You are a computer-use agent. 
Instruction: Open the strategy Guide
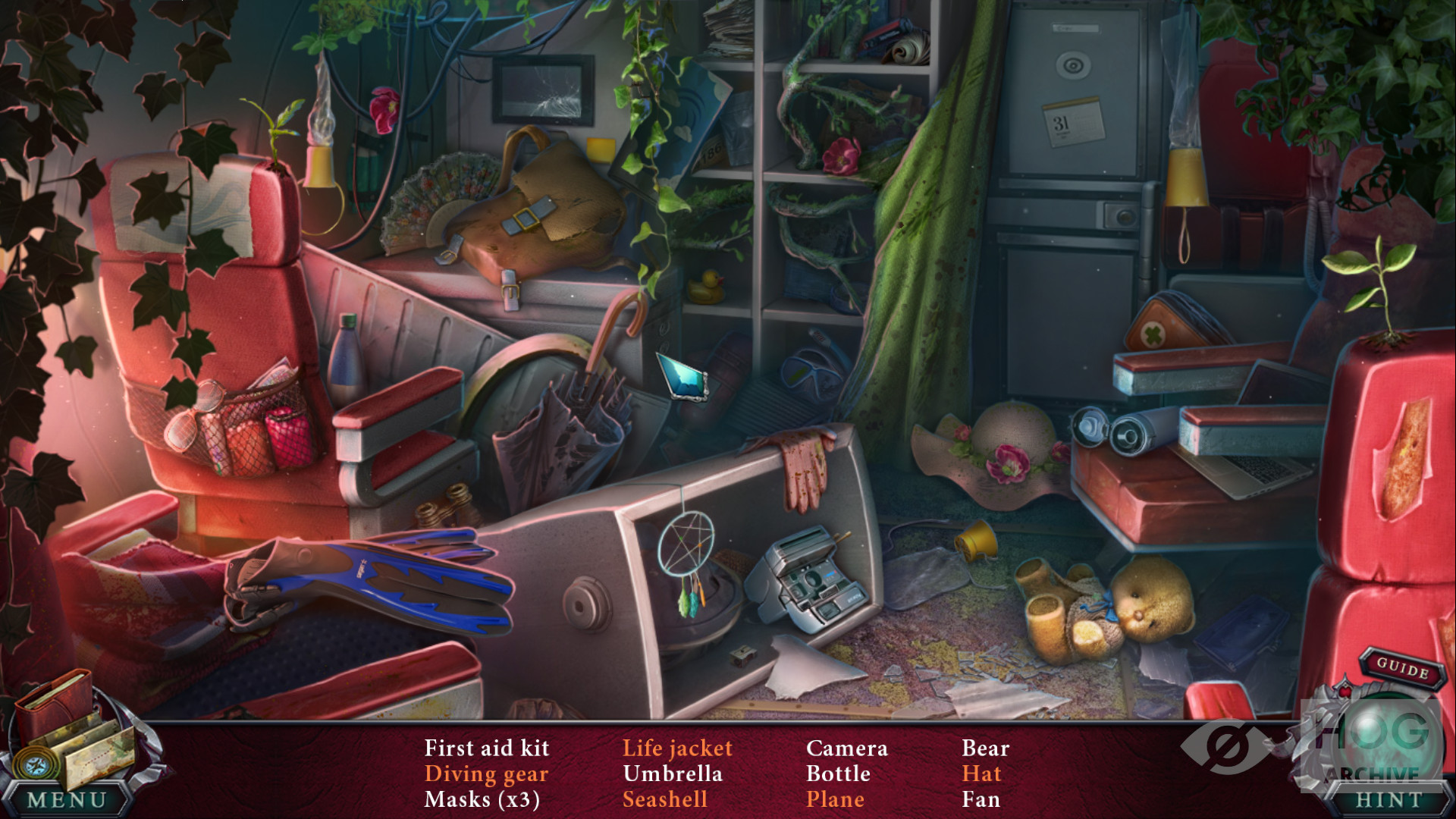[1402, 669]
